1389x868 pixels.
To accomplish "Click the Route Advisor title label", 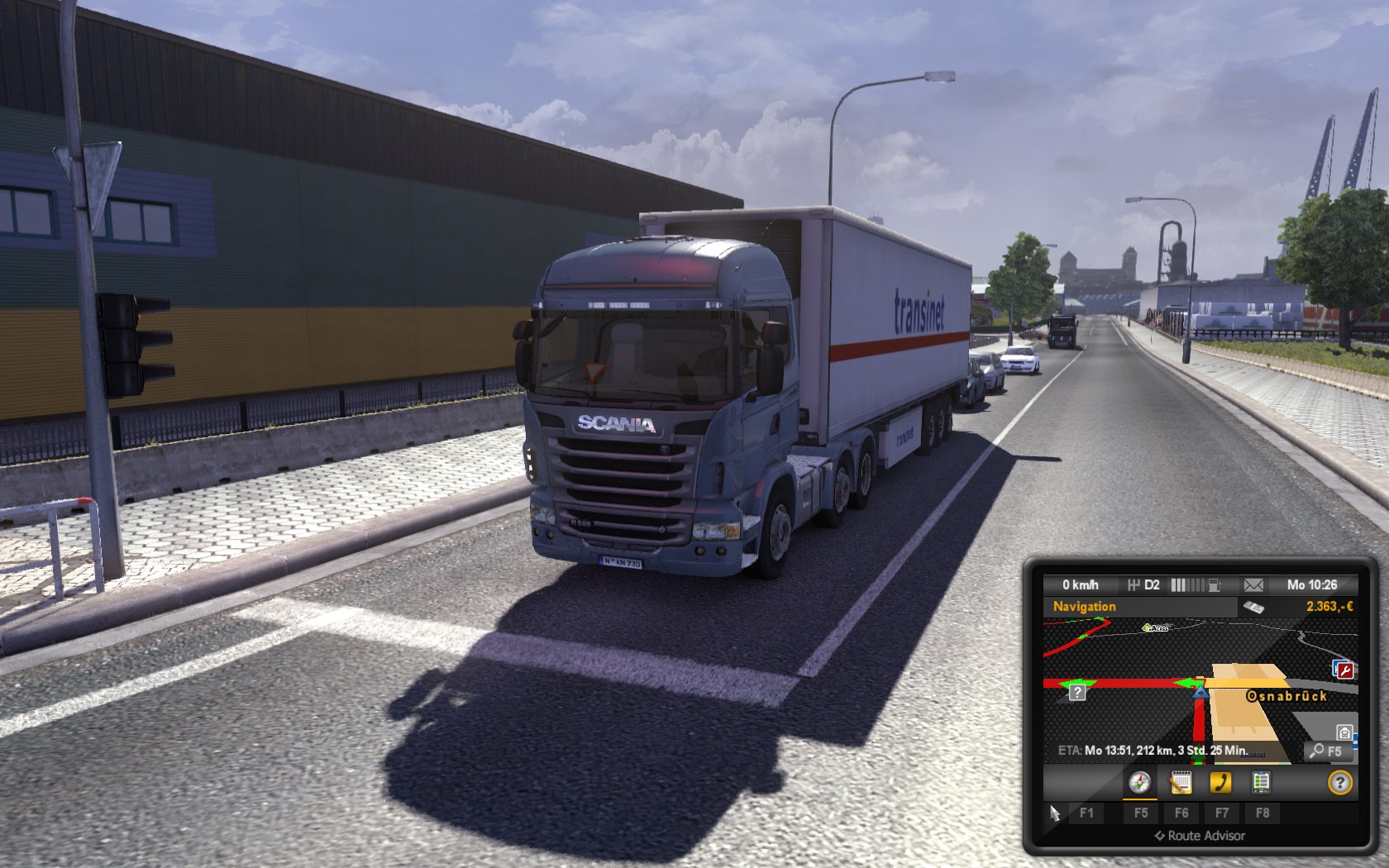I will tap(1200, 836).
